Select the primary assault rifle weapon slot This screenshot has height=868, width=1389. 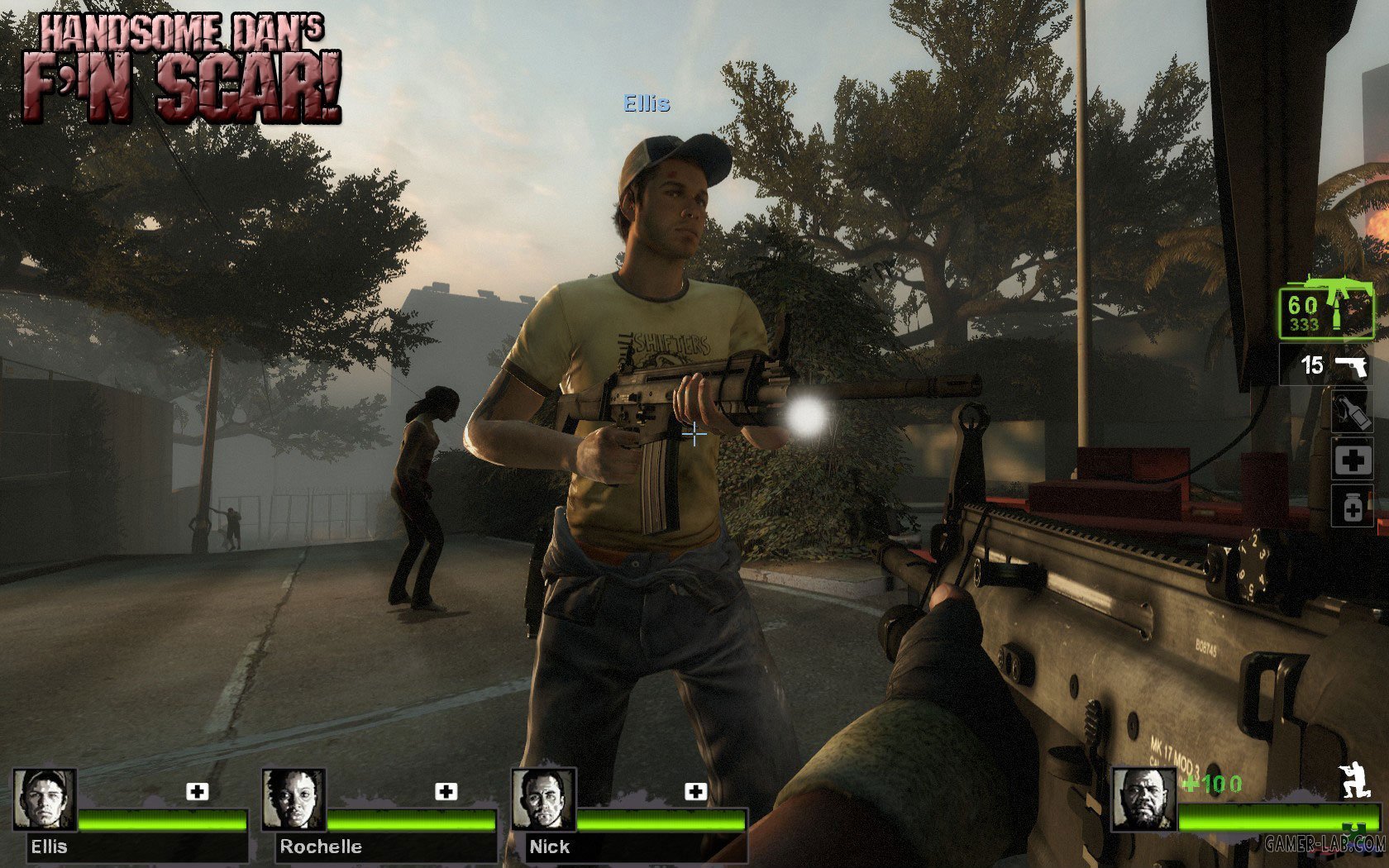pos(1325,311)
